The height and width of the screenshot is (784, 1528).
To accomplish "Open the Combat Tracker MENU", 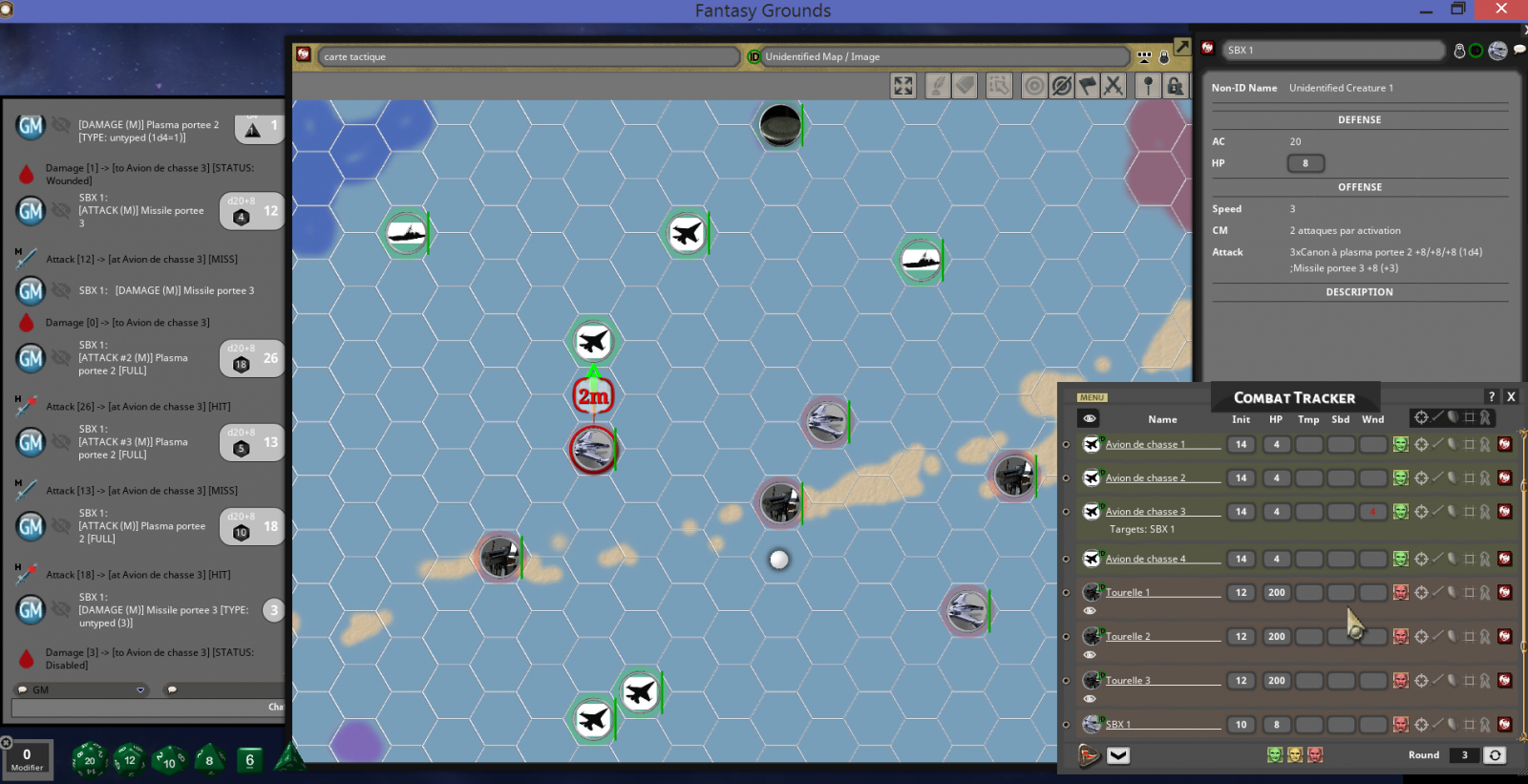I will [1092, 397].
